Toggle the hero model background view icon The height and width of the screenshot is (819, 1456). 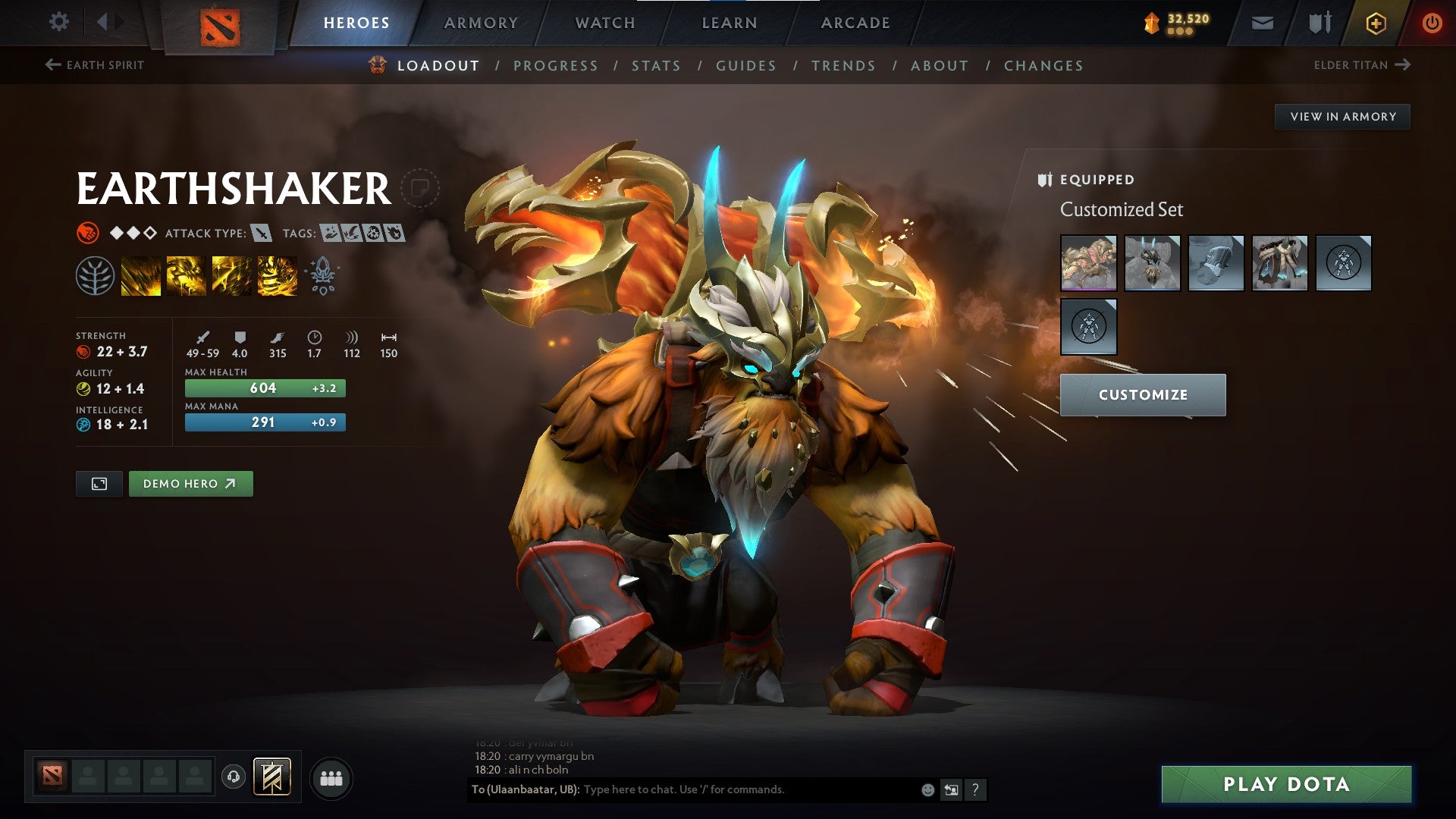coord(99,483)
